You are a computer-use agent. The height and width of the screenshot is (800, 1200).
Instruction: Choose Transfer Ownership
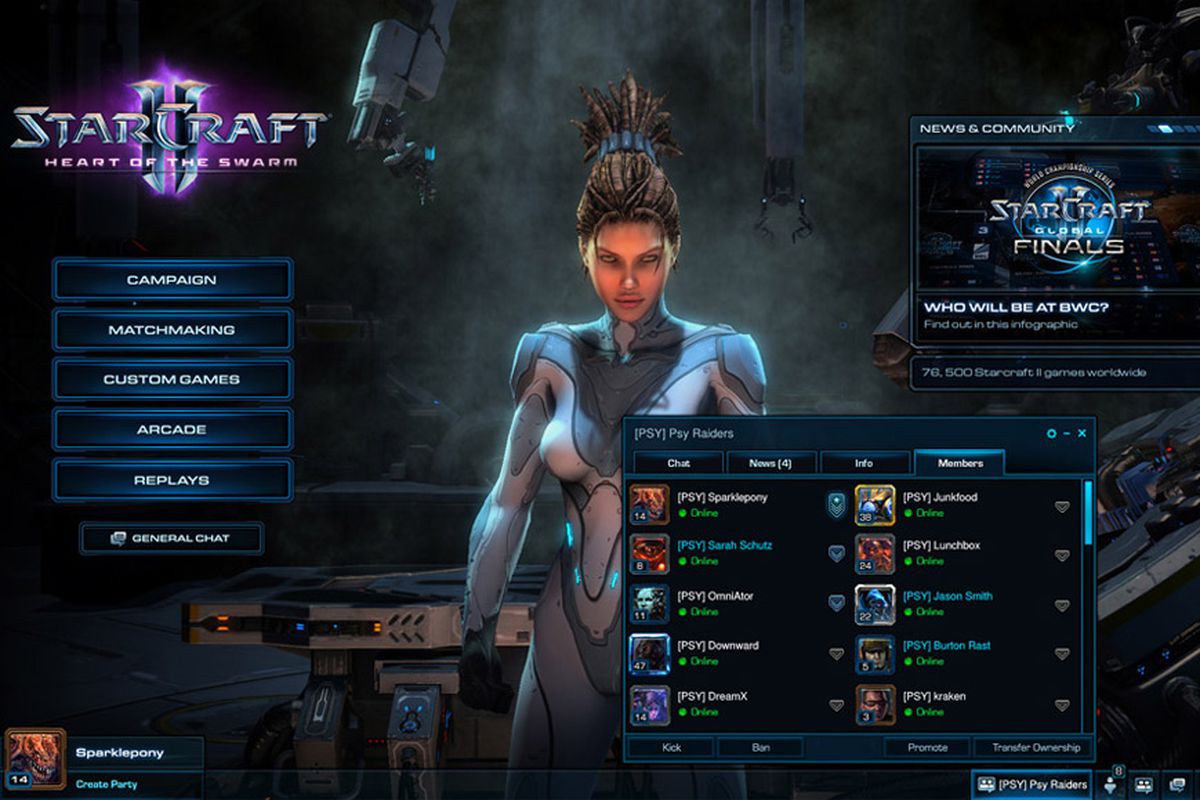pos(1035,747)
